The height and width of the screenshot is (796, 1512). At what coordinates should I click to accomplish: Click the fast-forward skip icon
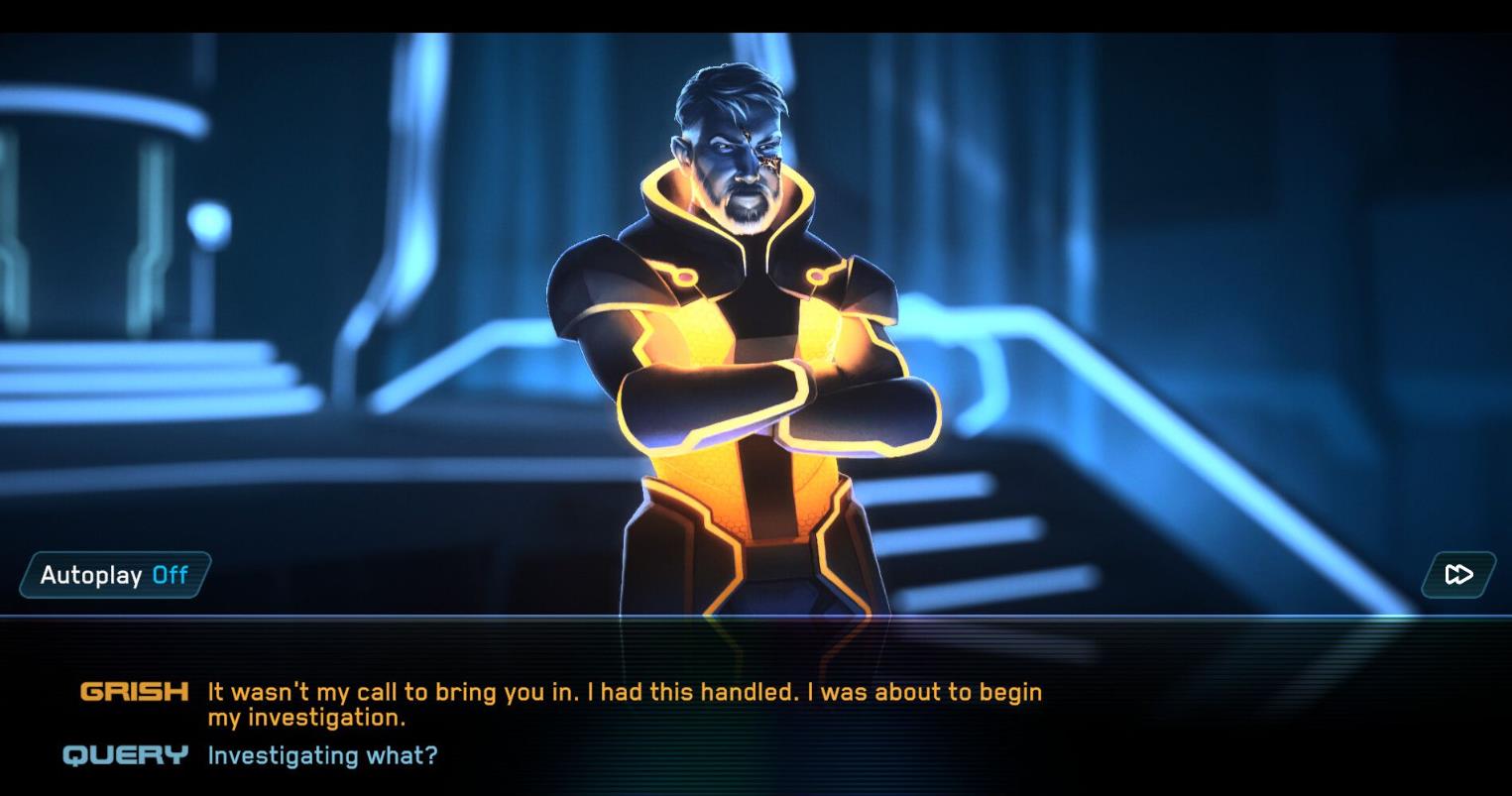(x=1457, y=574)
